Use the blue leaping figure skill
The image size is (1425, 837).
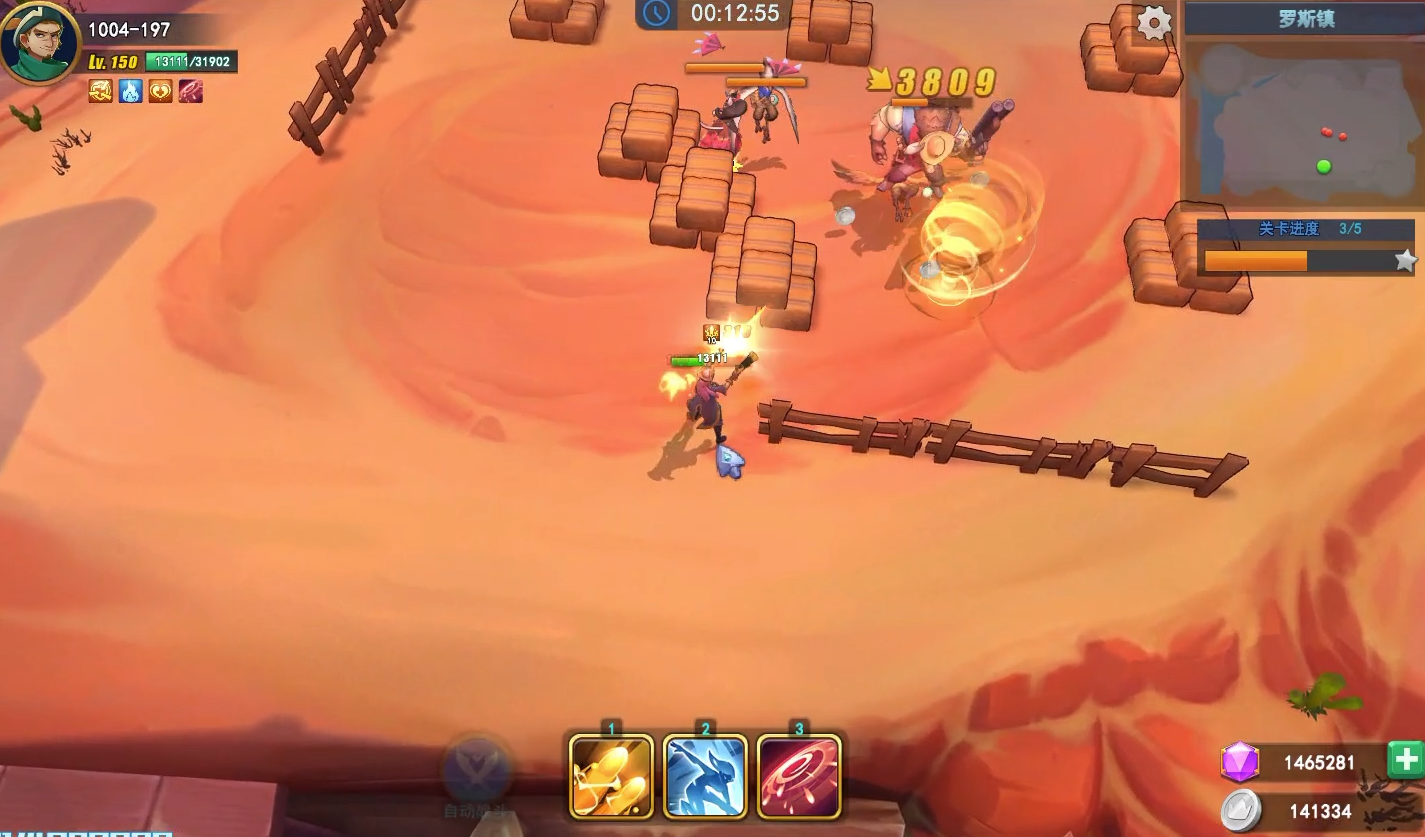coord(705,776)
